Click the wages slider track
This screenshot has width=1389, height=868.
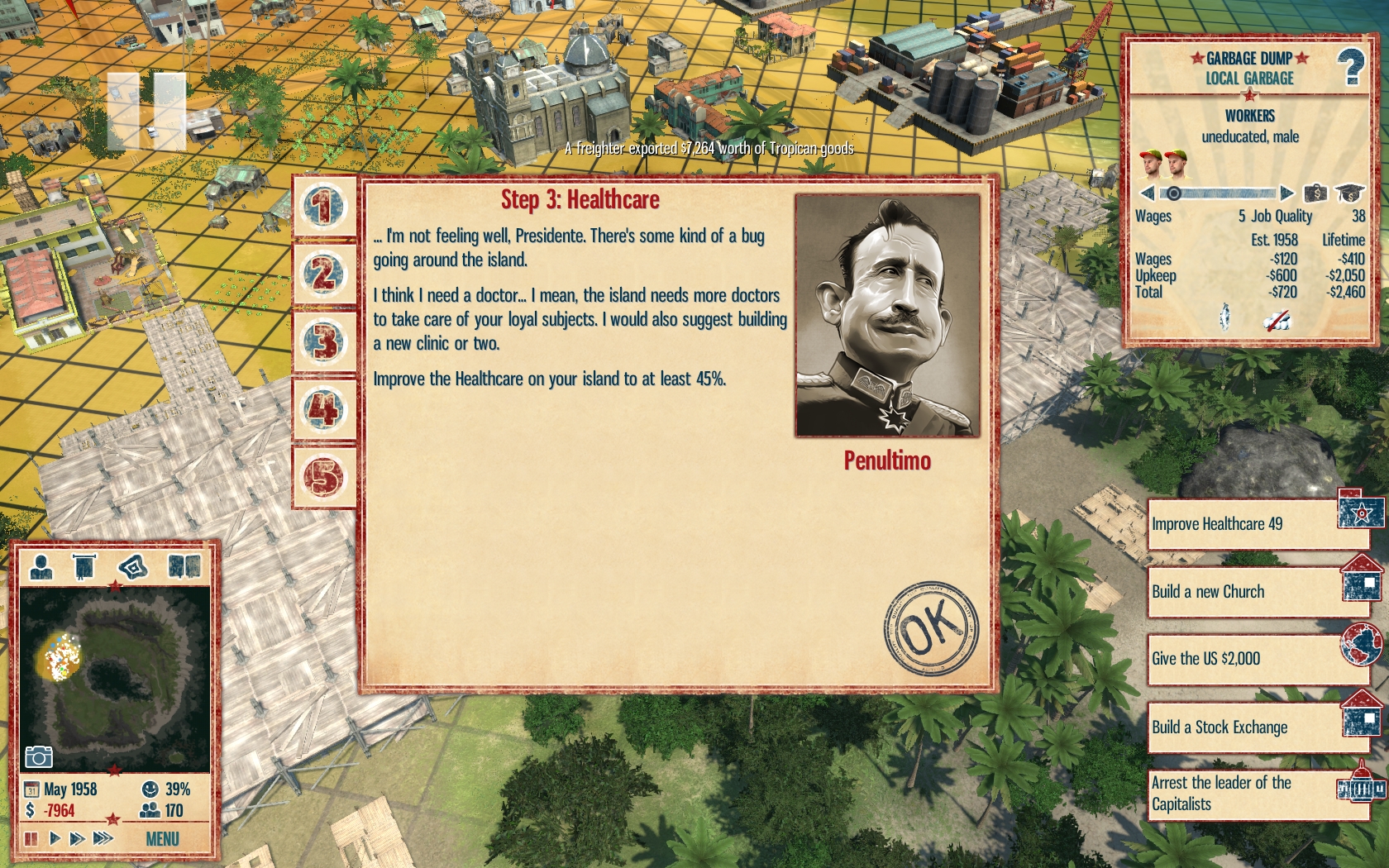(1224, 193)
